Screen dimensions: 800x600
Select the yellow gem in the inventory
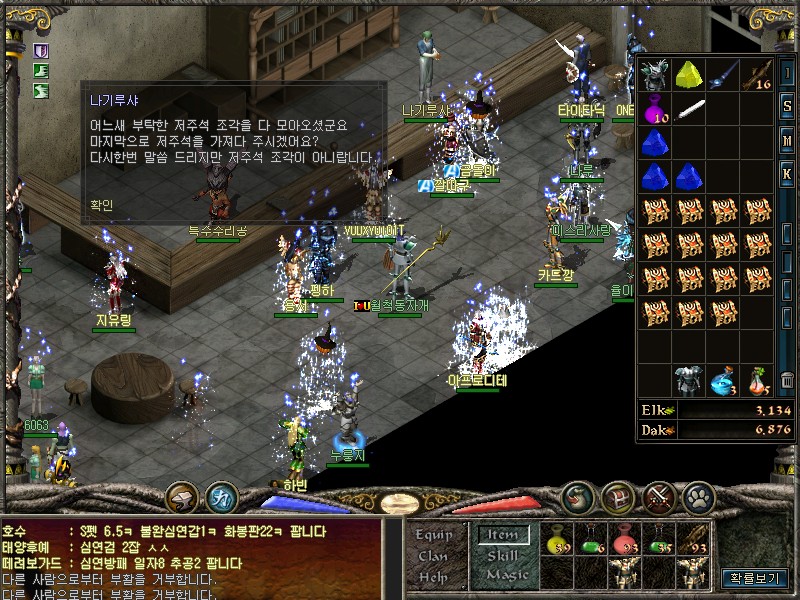click(689, 76)
